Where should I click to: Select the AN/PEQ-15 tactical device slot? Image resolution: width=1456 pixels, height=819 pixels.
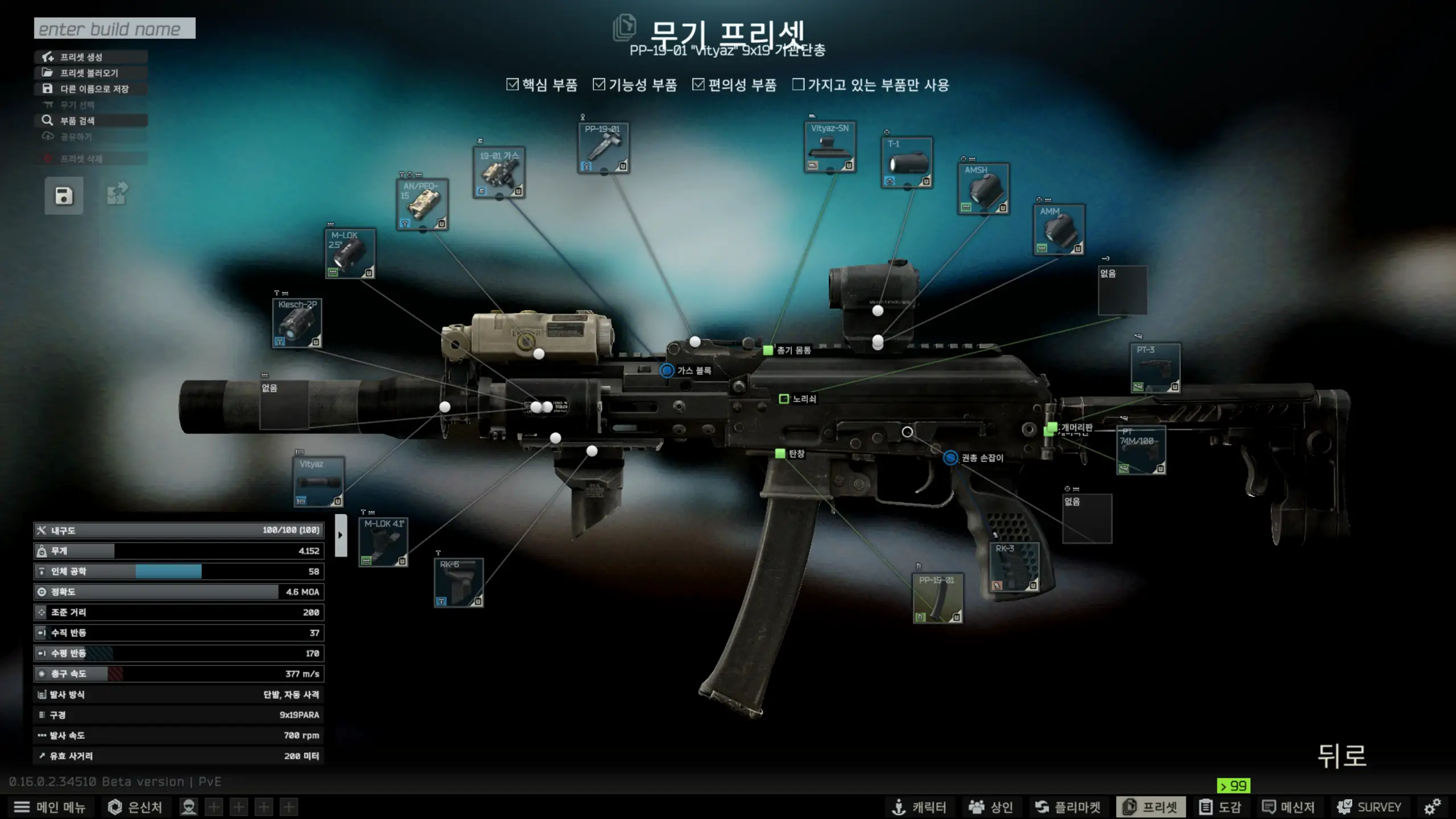click(x=422, y=204)
